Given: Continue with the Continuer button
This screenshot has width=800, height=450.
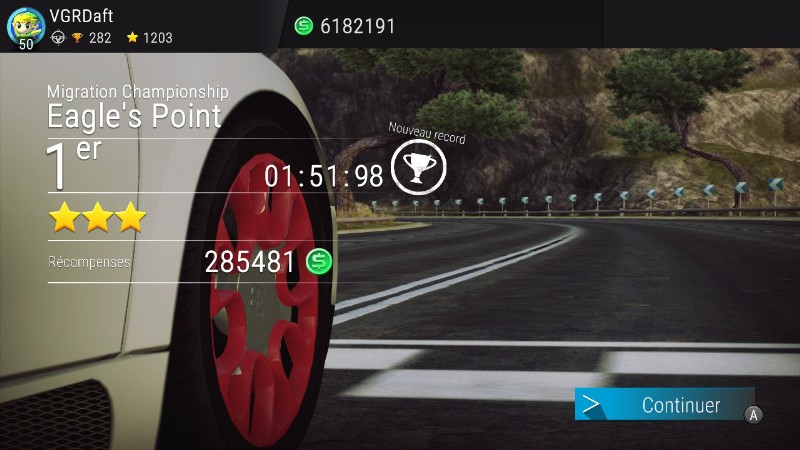Looking at the screenshot, I should [x=665, y=405].
